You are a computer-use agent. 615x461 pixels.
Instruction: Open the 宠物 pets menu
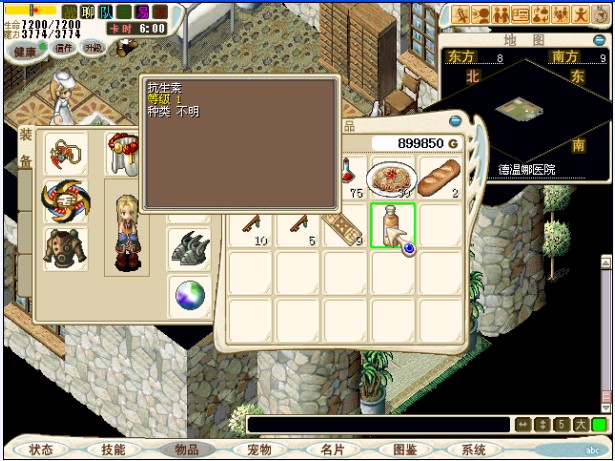pos(258,450)
